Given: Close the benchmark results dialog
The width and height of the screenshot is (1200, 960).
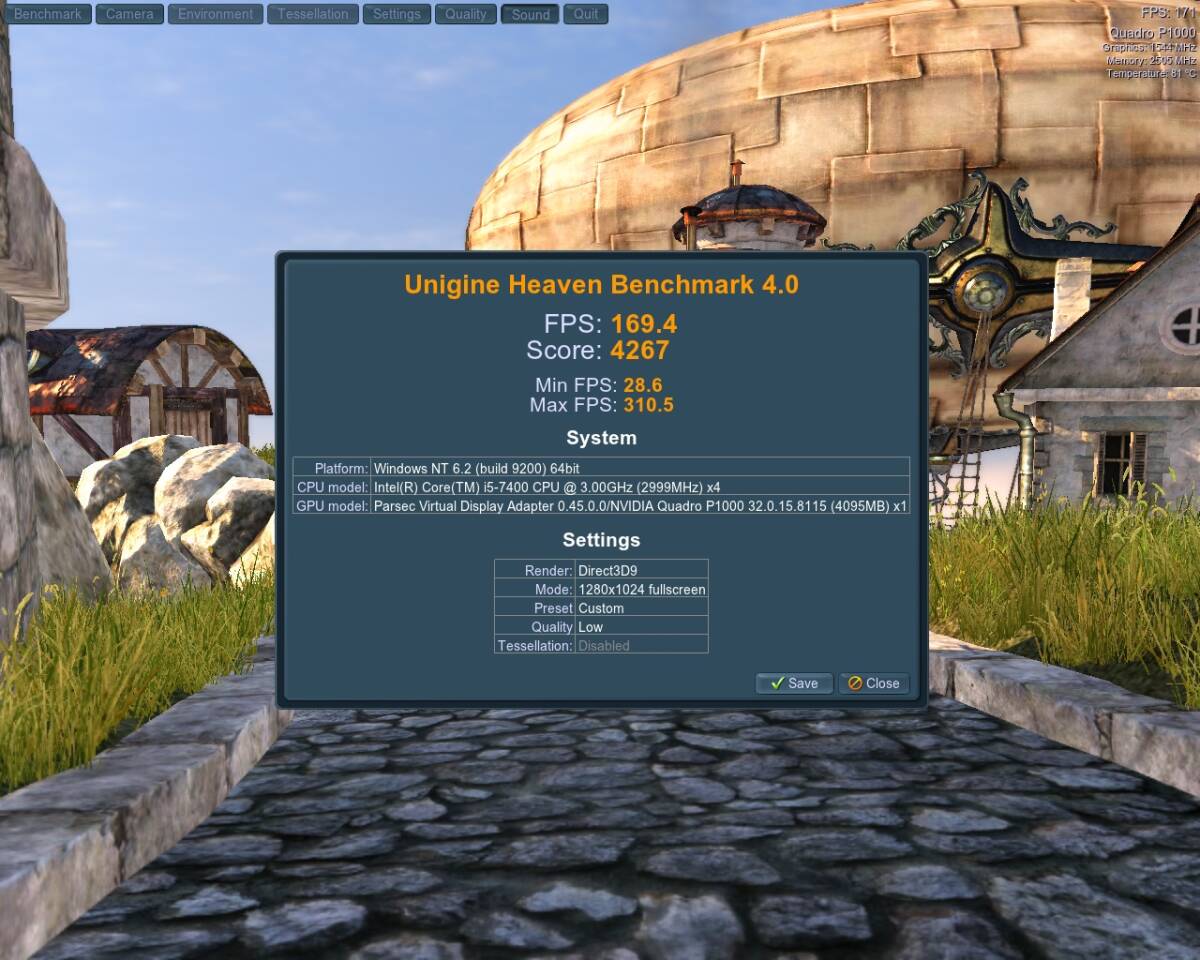Looking at the screenshot, I should click(x=873, y=683).
